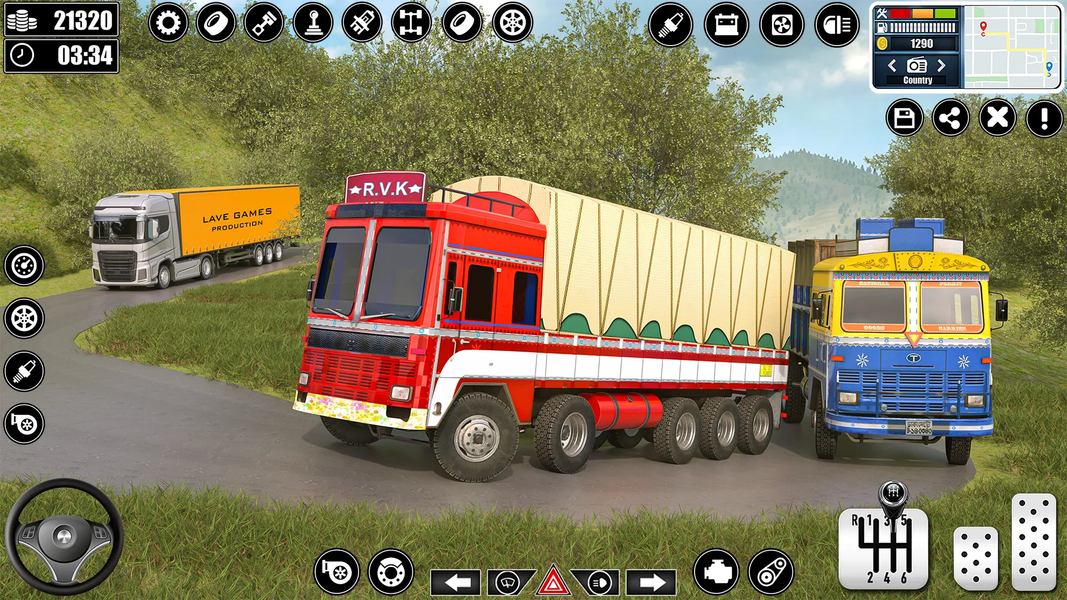The height and width of the screenshot is (600, 1067).
Task: Select the piston upgrade icon
Action: 265,22
